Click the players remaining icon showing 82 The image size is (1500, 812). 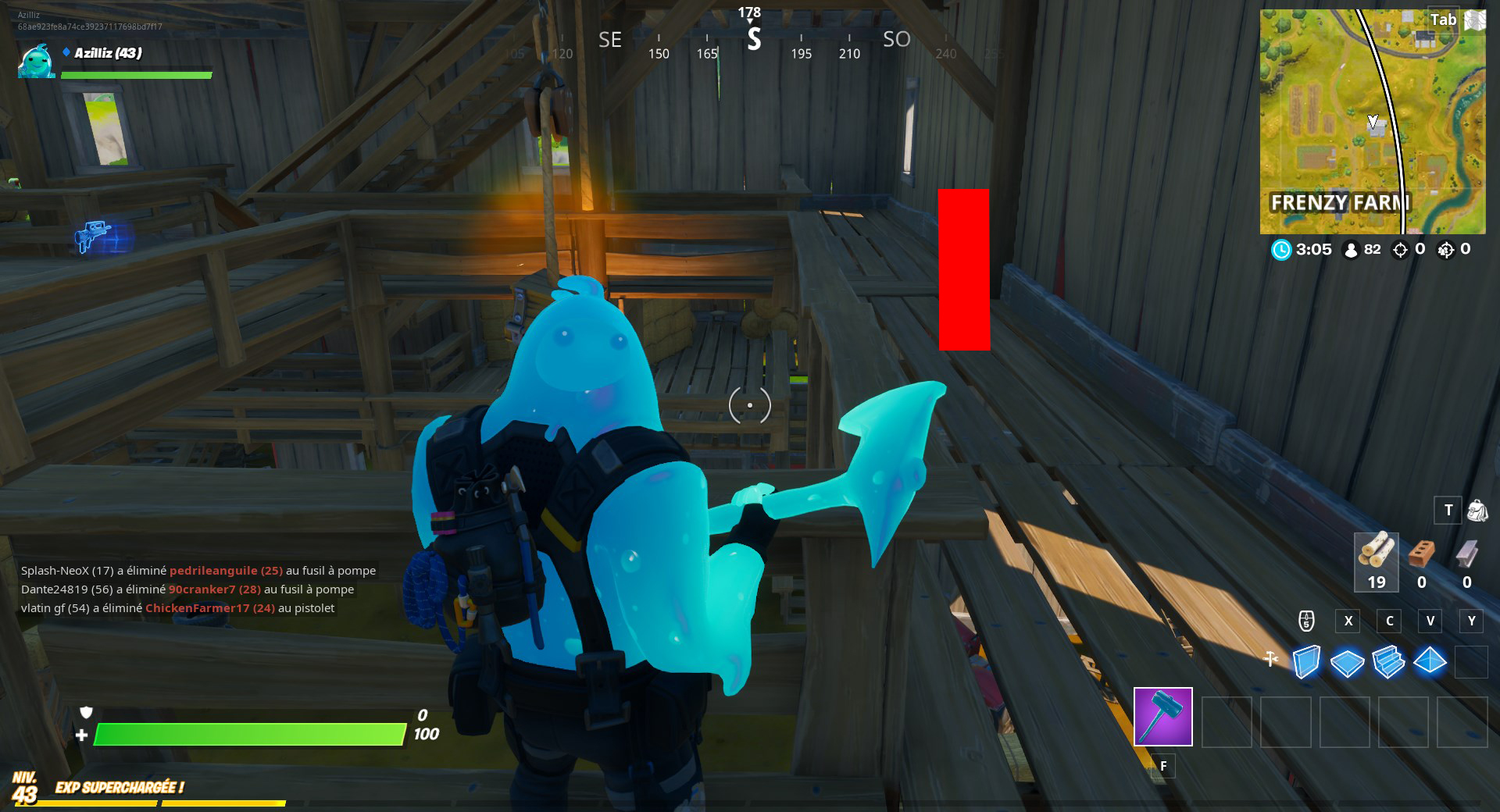point(1351,250)
